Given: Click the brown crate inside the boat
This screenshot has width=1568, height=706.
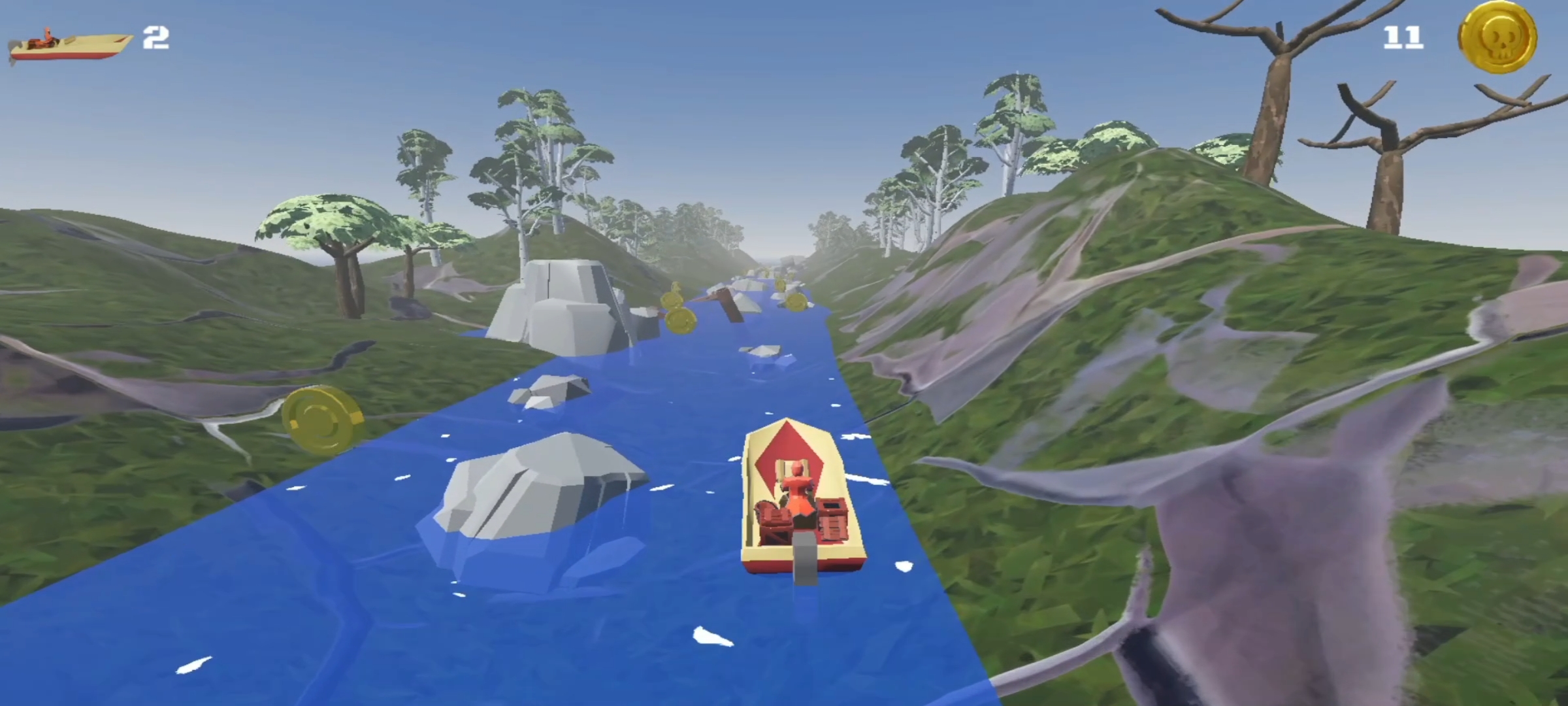Looking at the screenshot, I should 833,520.
